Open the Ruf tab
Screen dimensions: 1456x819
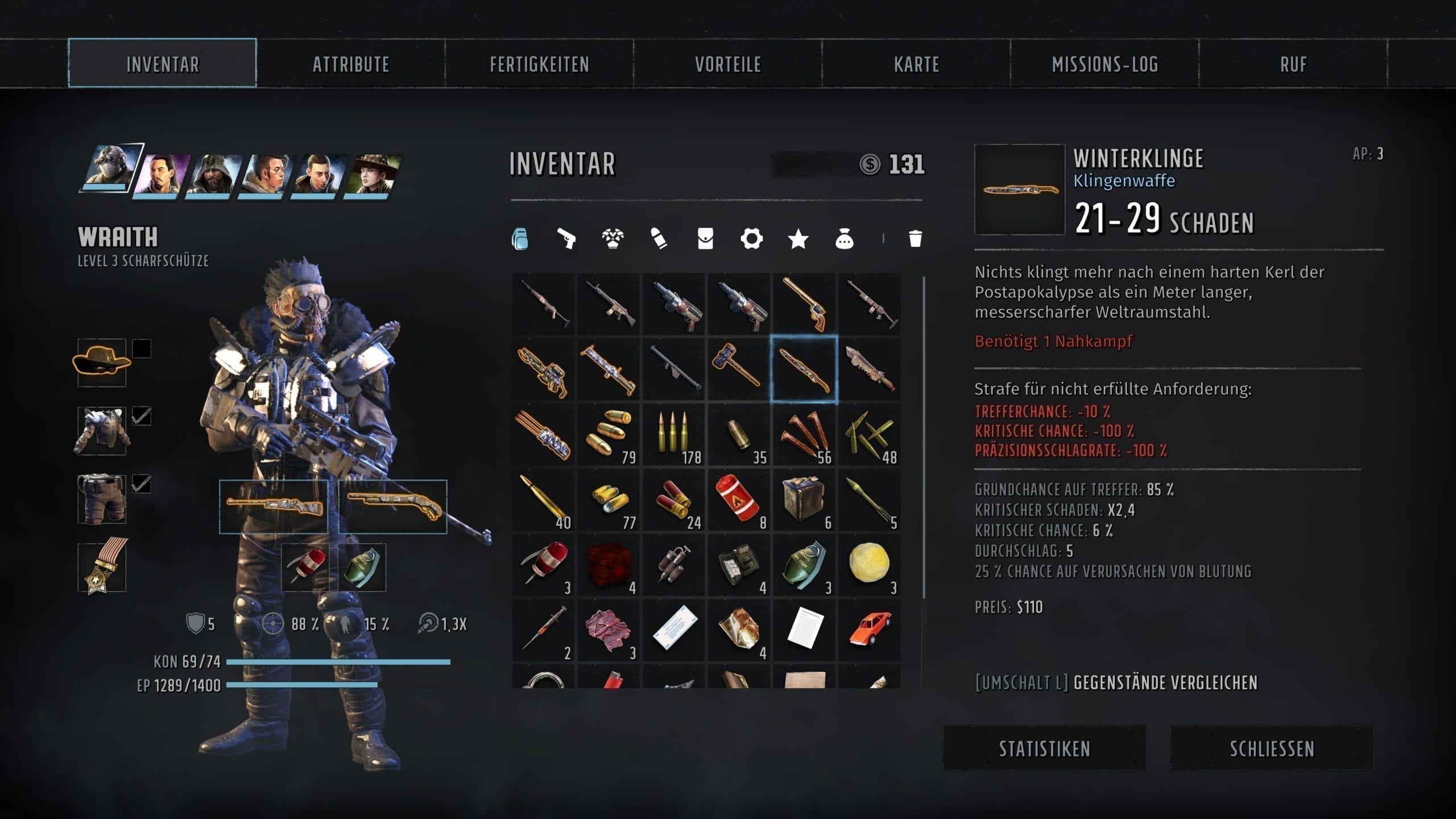tap(1293, 64)
